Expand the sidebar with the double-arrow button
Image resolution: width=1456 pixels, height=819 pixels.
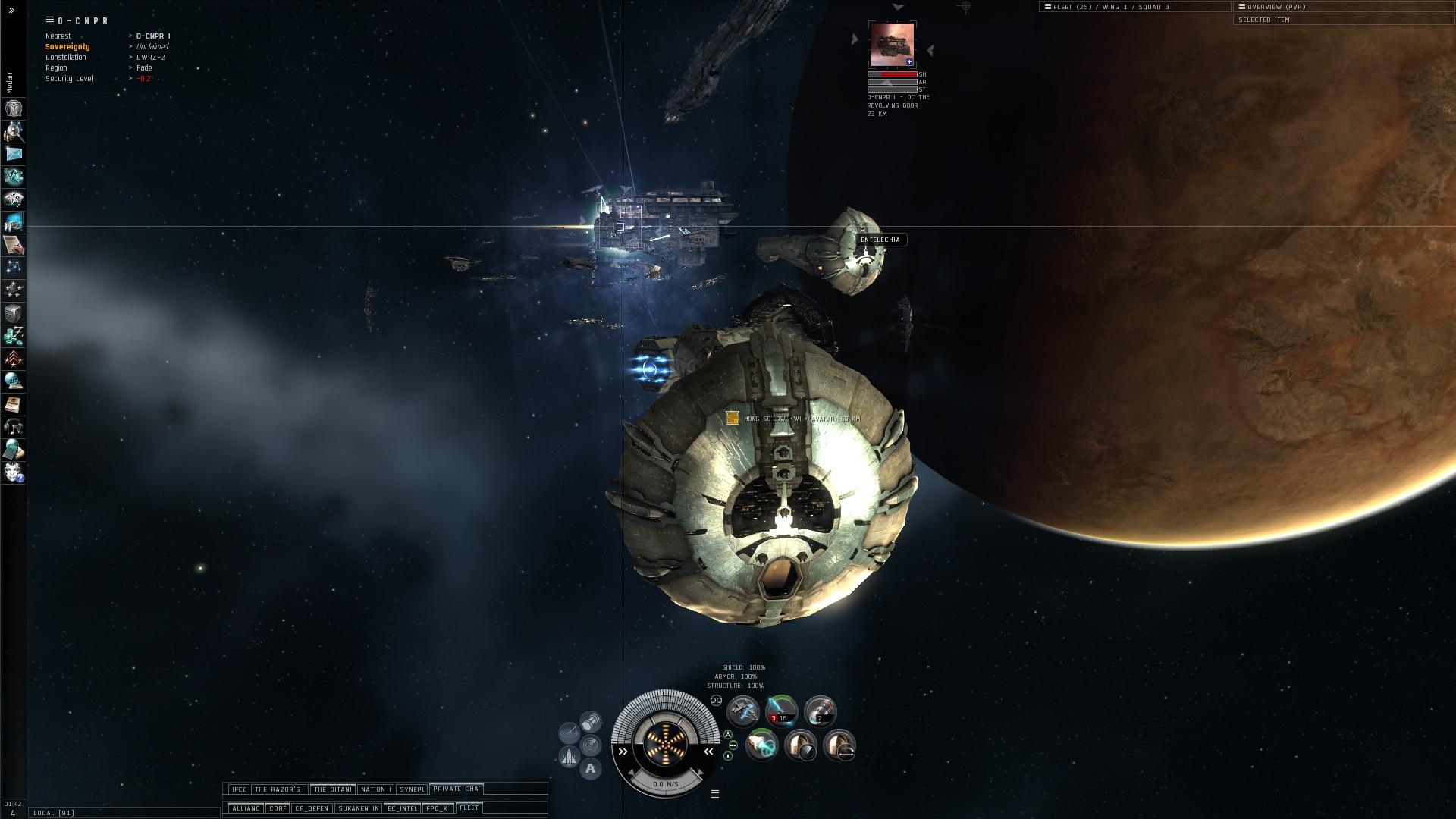11,11
